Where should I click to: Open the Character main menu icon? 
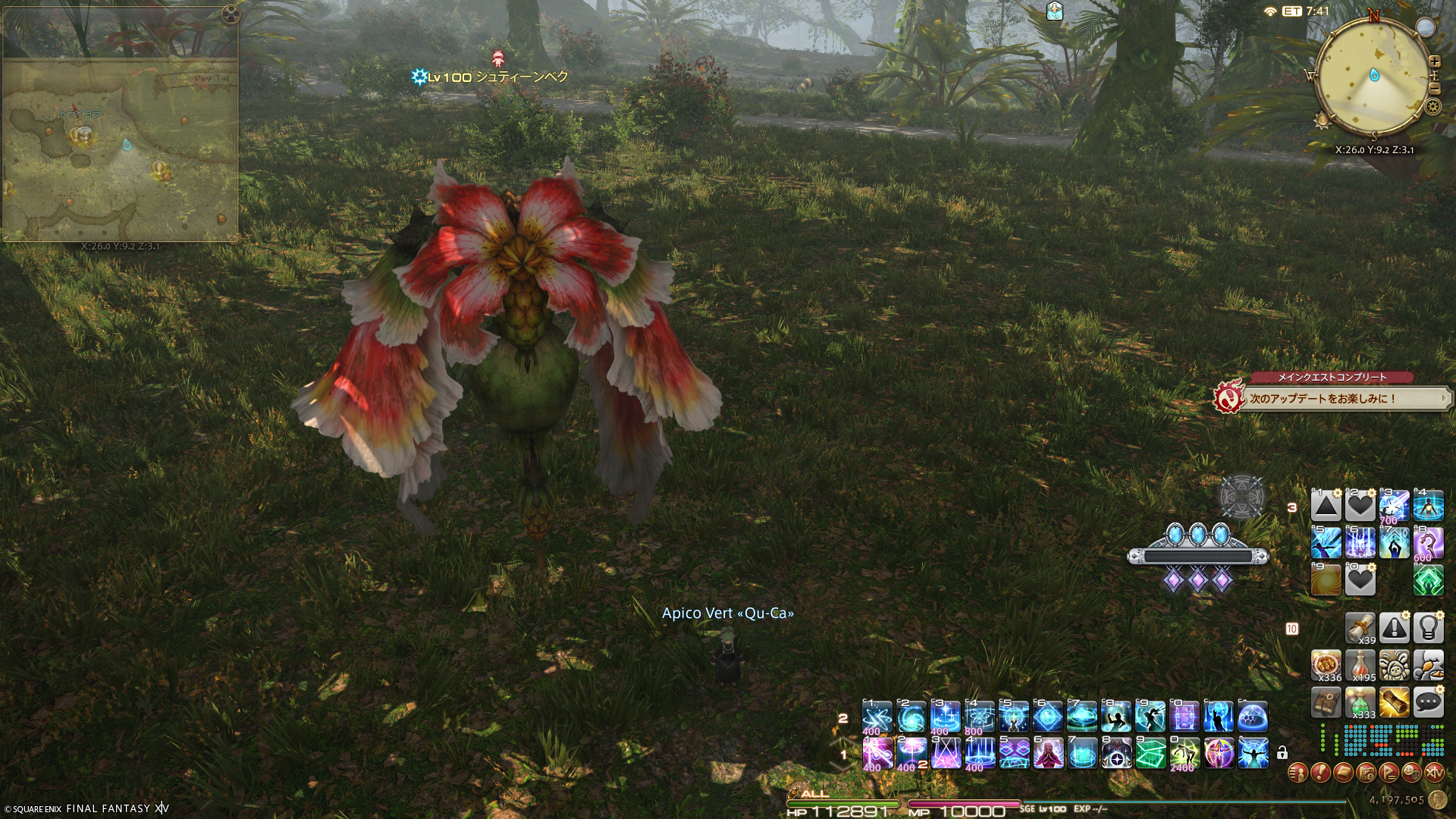pyautogui.click(x=1298, y=773)
